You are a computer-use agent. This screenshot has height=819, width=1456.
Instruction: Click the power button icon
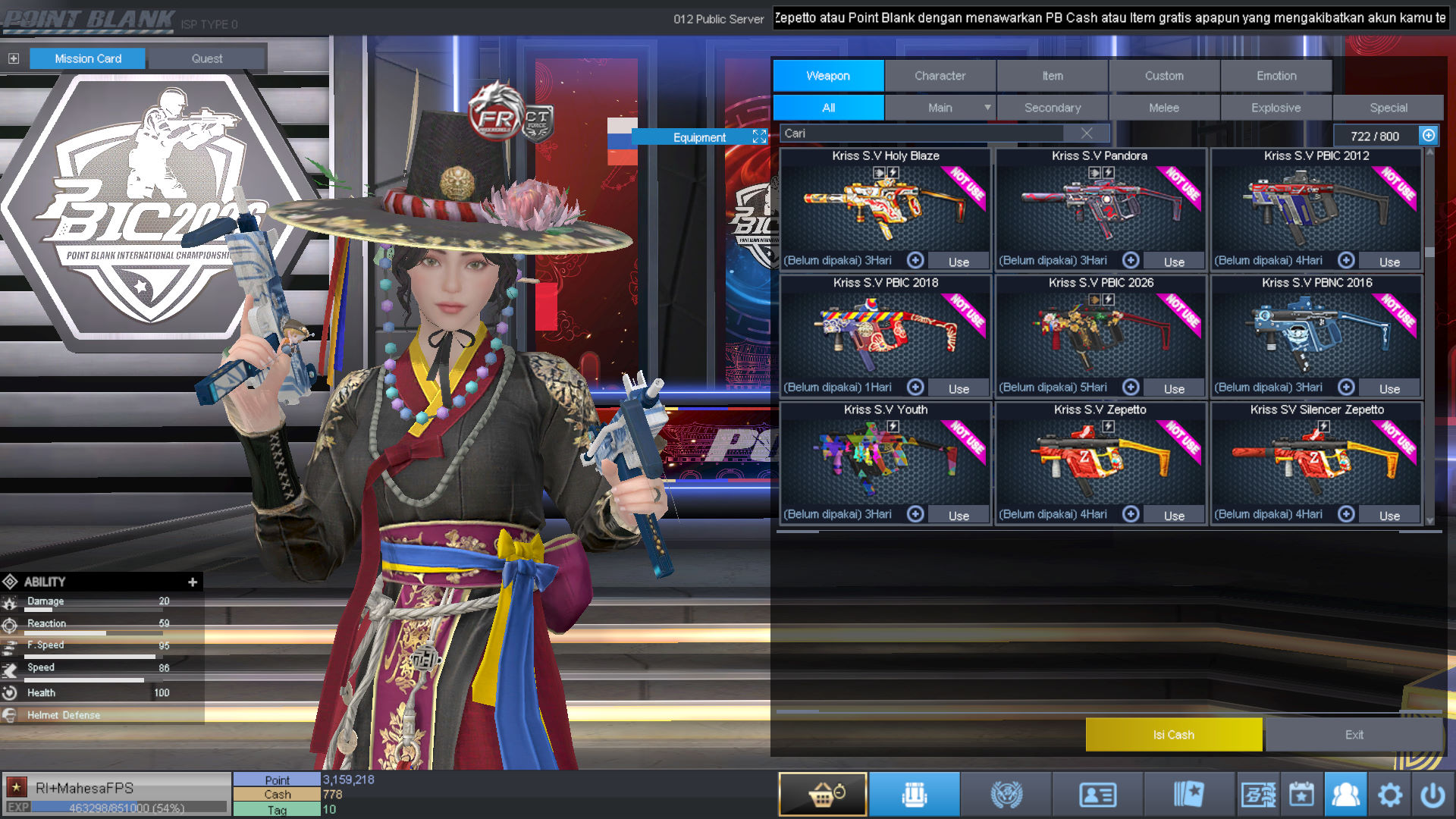[x=1432, y=794]
